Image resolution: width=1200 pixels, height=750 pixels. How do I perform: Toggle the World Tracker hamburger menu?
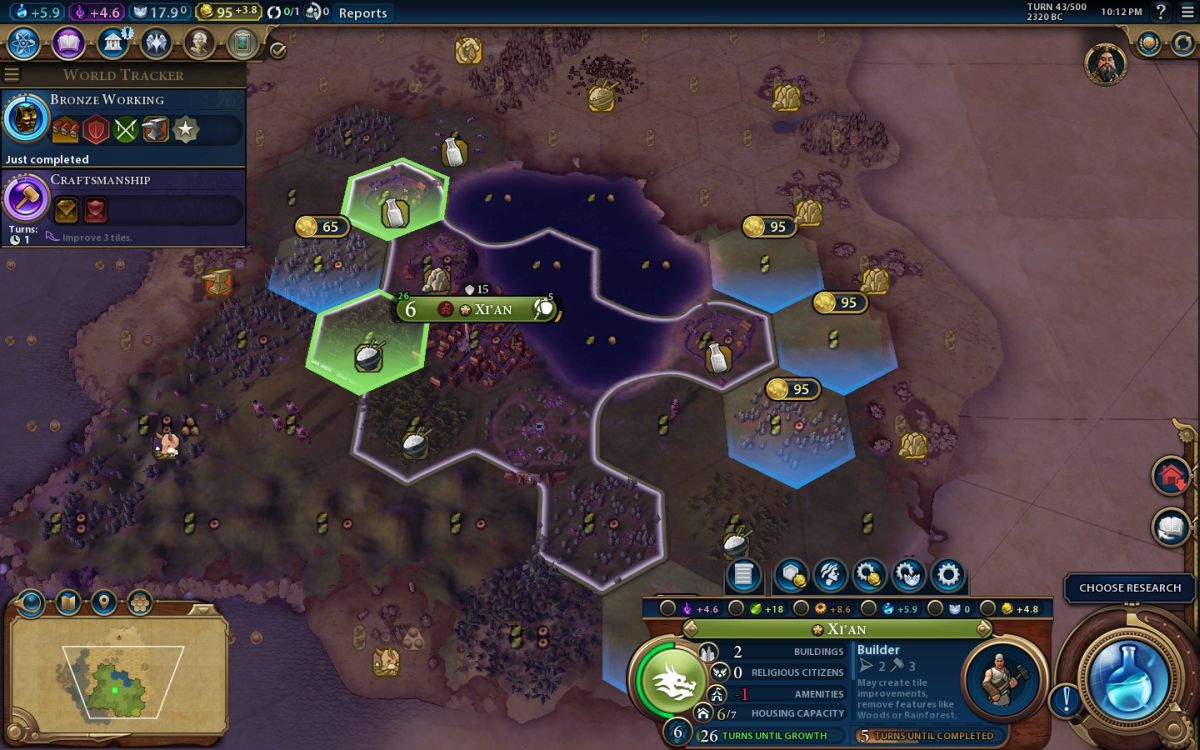click(12, 75)
